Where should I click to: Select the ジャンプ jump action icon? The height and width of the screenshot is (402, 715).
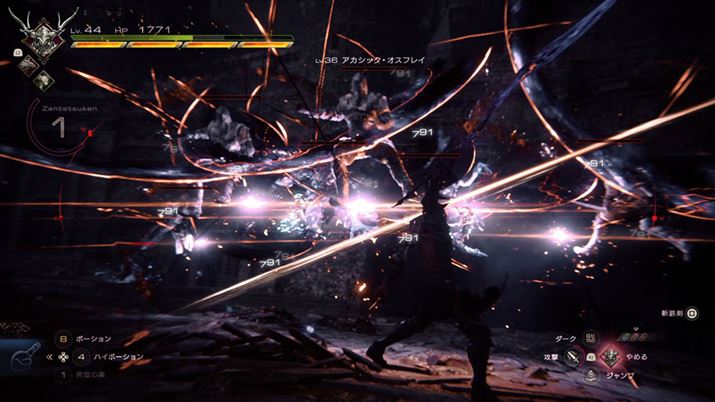(590, 374)
